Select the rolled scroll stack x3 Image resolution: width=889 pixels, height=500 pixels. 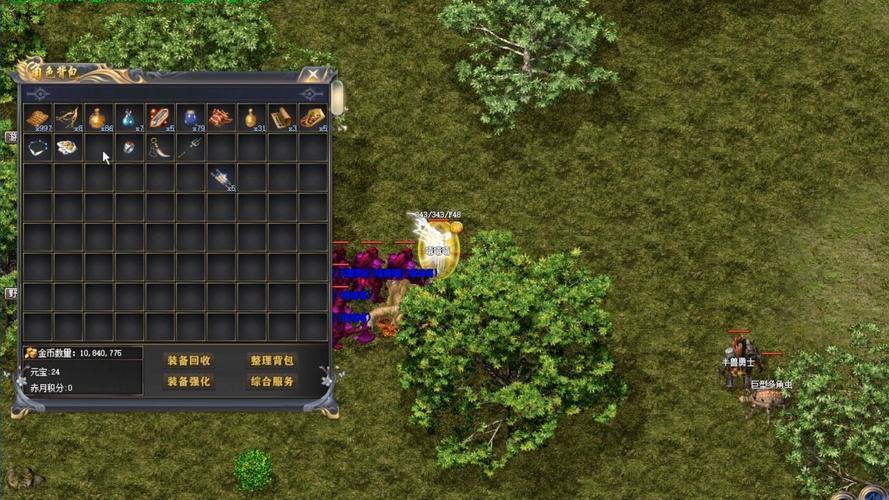tap(282, 118)
